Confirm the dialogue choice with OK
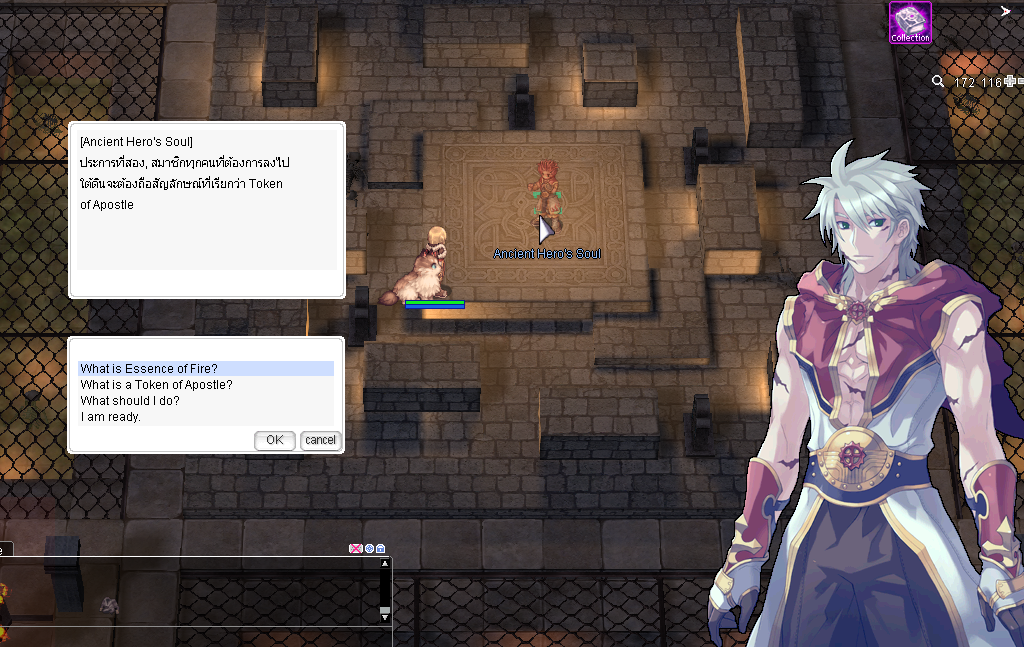1024x647 pixels. (x=275, y=440)
